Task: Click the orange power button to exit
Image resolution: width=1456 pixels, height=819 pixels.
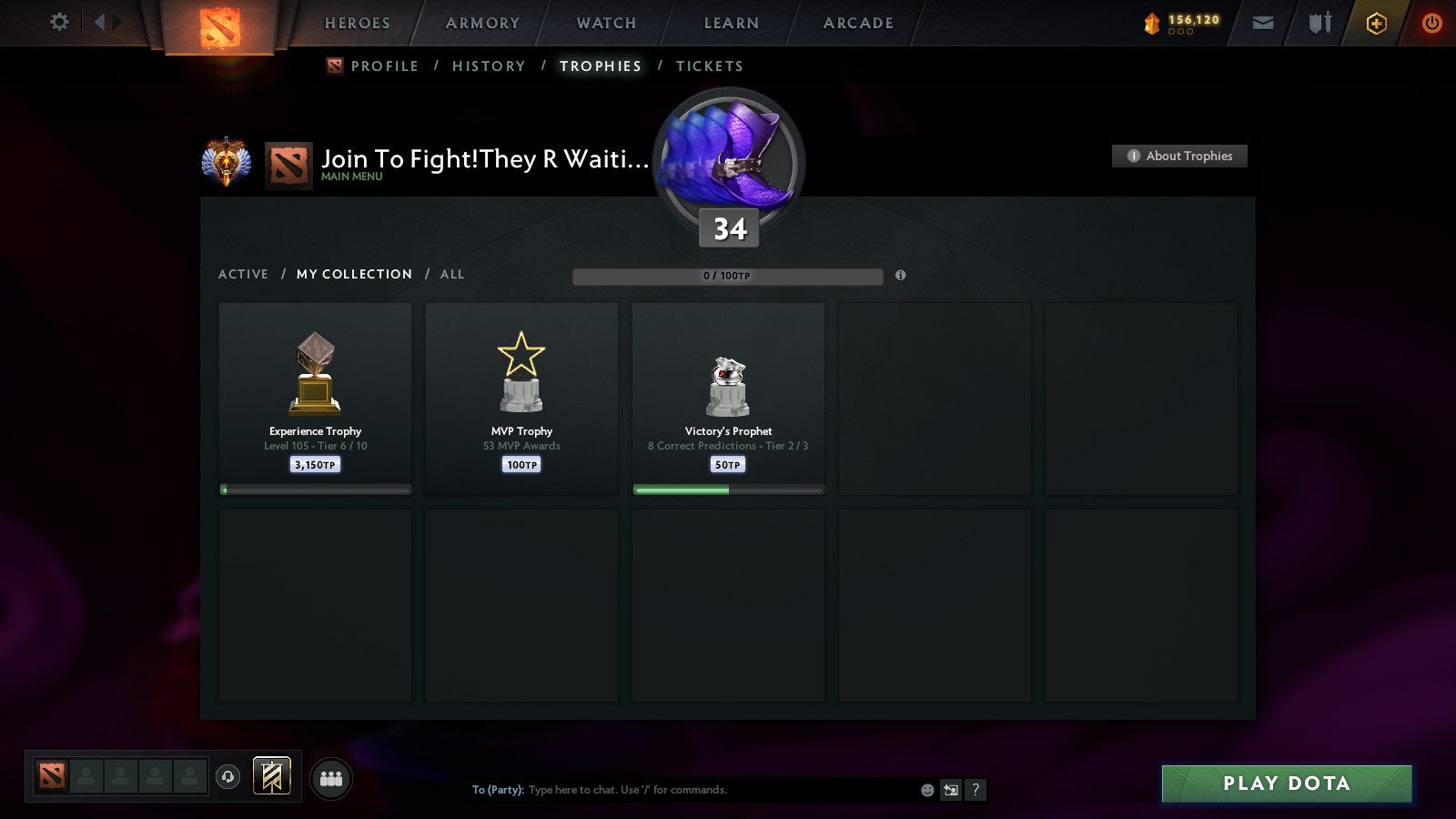Action: point(1431,23)
